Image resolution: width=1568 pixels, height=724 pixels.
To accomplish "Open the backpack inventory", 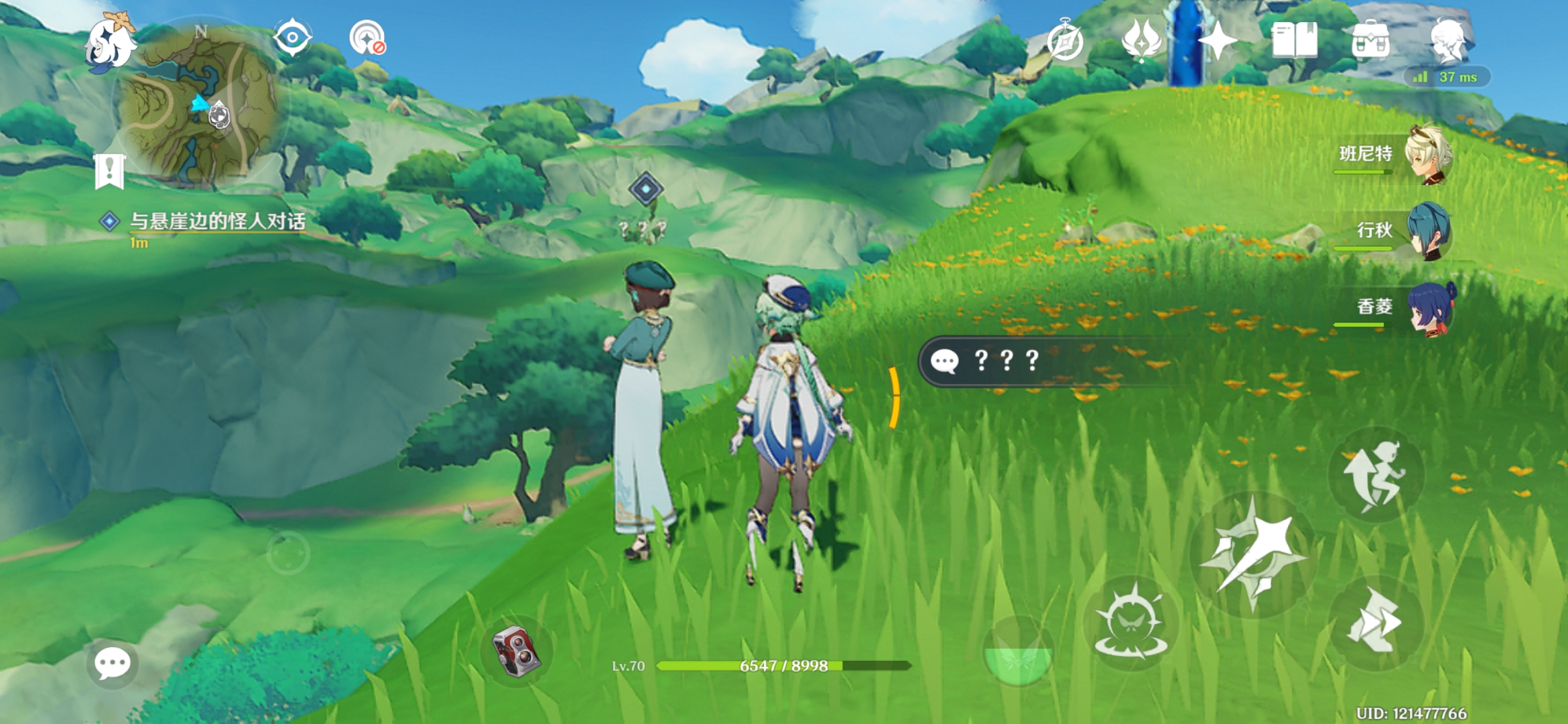I will (x=1370, y=40).
